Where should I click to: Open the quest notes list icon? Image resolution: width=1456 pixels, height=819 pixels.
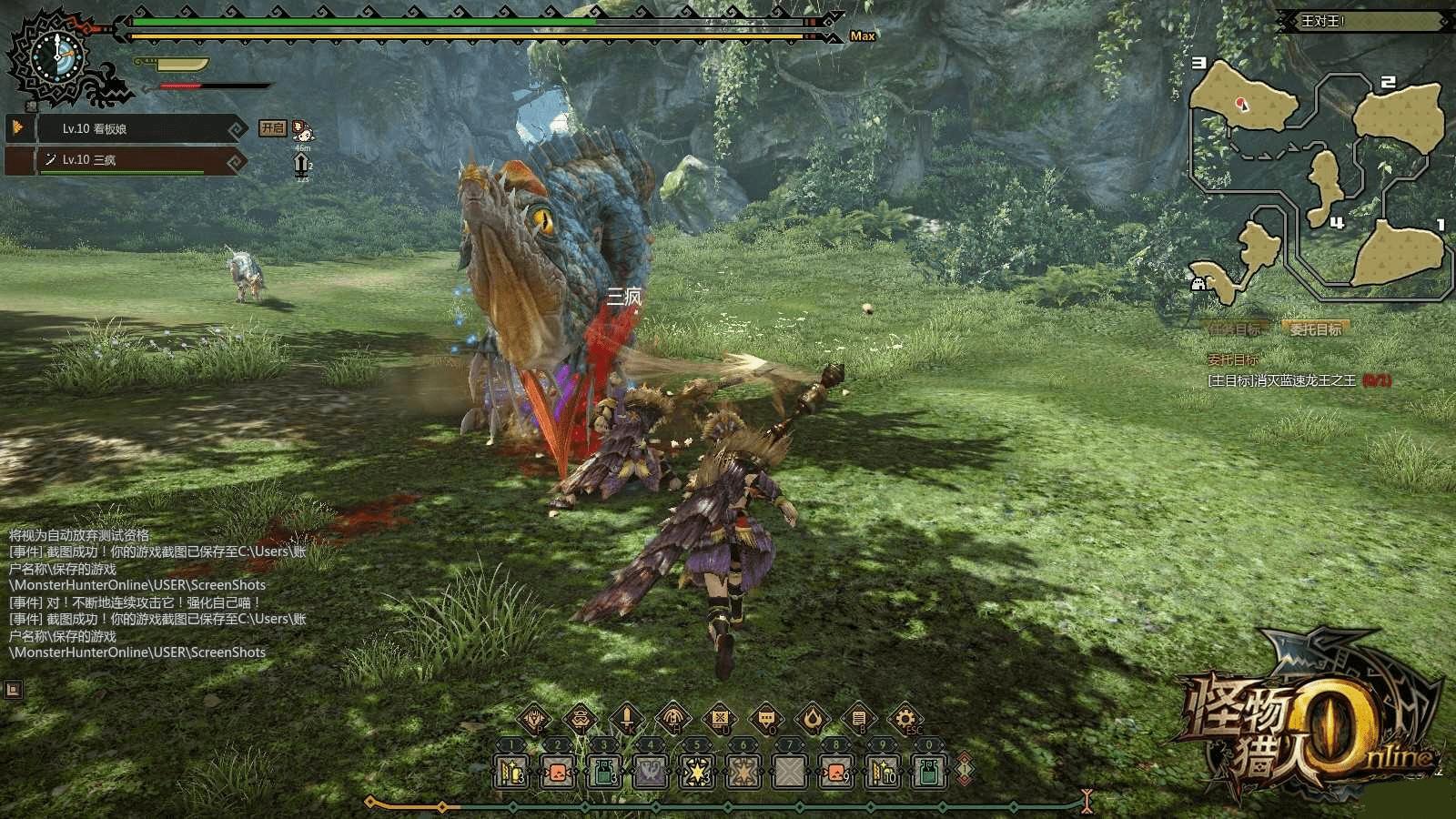click(859, 719)
